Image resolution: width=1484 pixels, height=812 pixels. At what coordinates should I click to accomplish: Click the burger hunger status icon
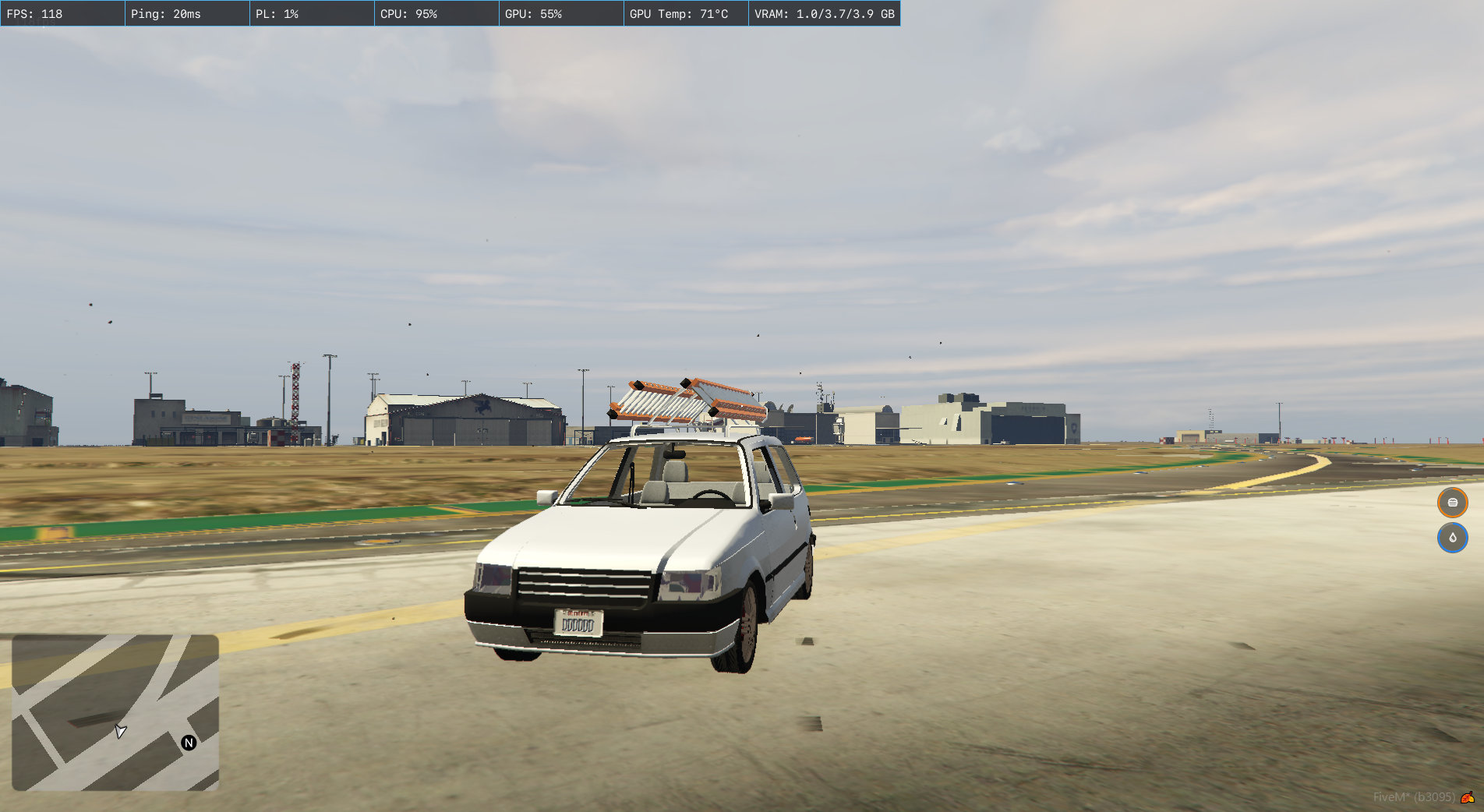coord(1452,503)
